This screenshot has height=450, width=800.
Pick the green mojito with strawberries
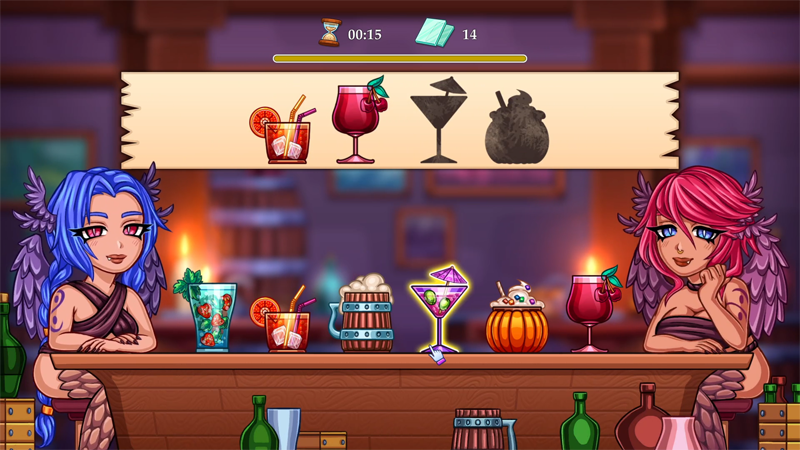212,315
